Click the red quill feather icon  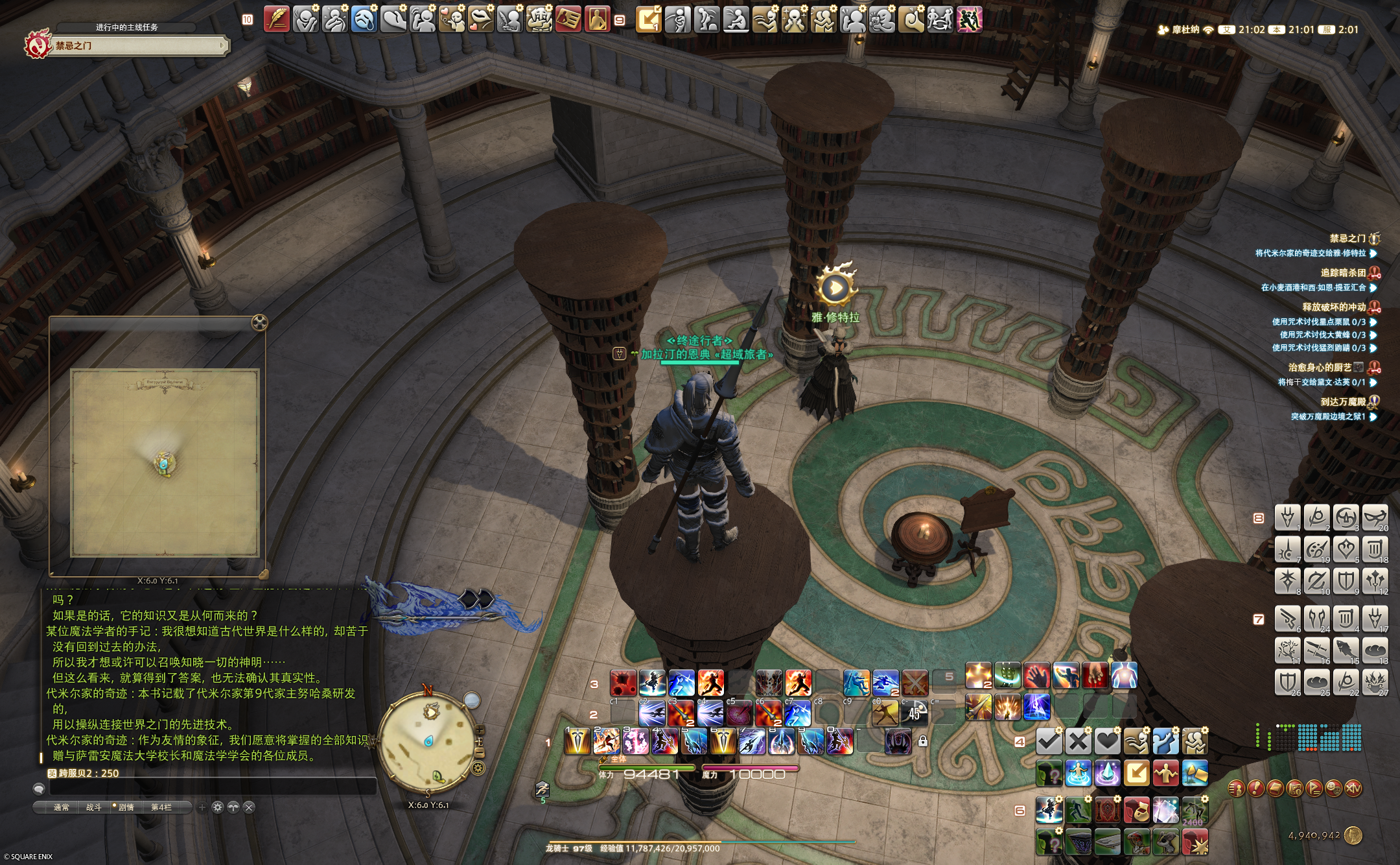[277, 19]
